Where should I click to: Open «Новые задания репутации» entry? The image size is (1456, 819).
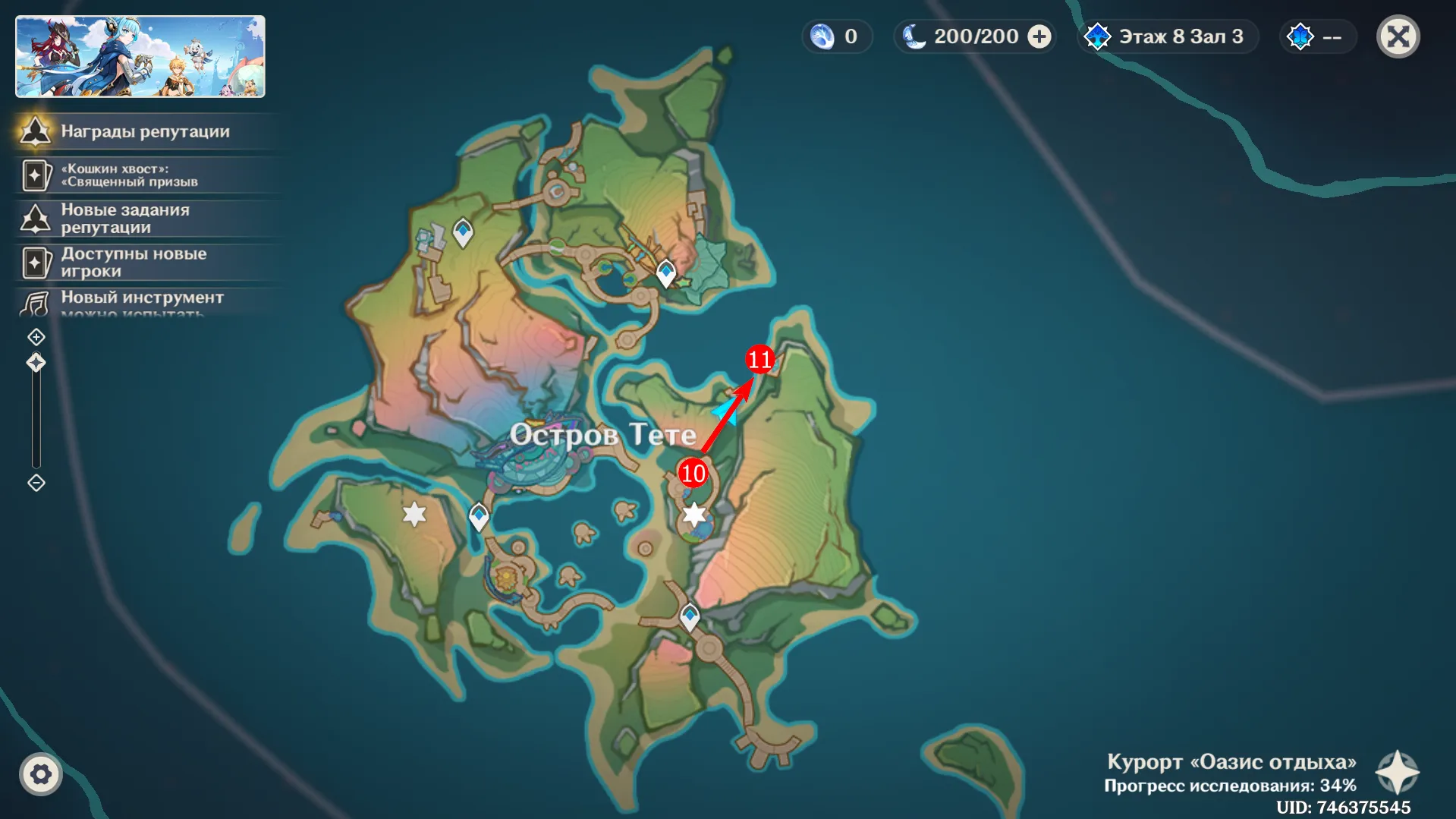[144, 219]
